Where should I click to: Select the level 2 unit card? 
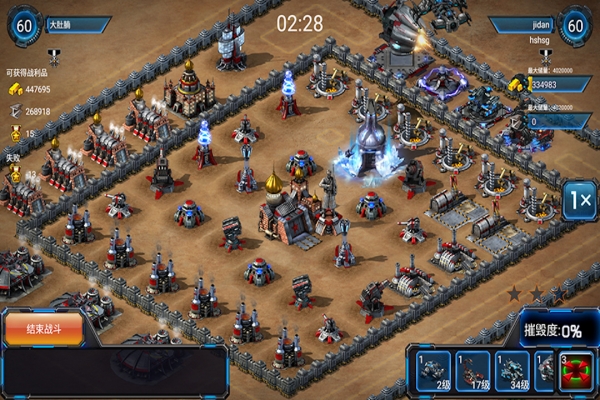coord(431,371)
